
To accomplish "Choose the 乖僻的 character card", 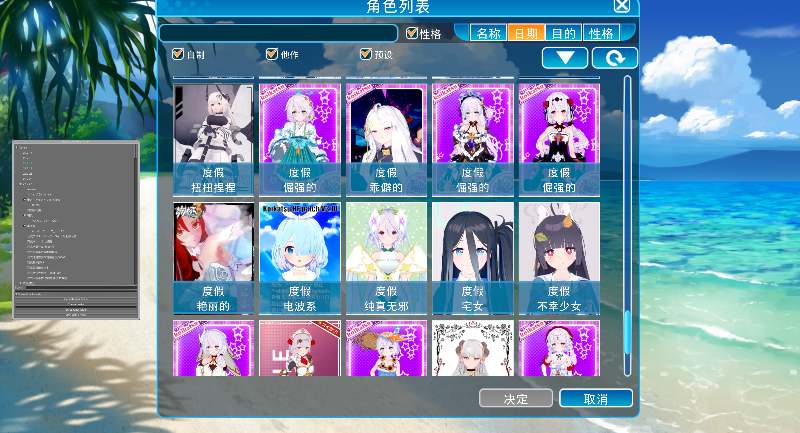I will pos(386,139).
